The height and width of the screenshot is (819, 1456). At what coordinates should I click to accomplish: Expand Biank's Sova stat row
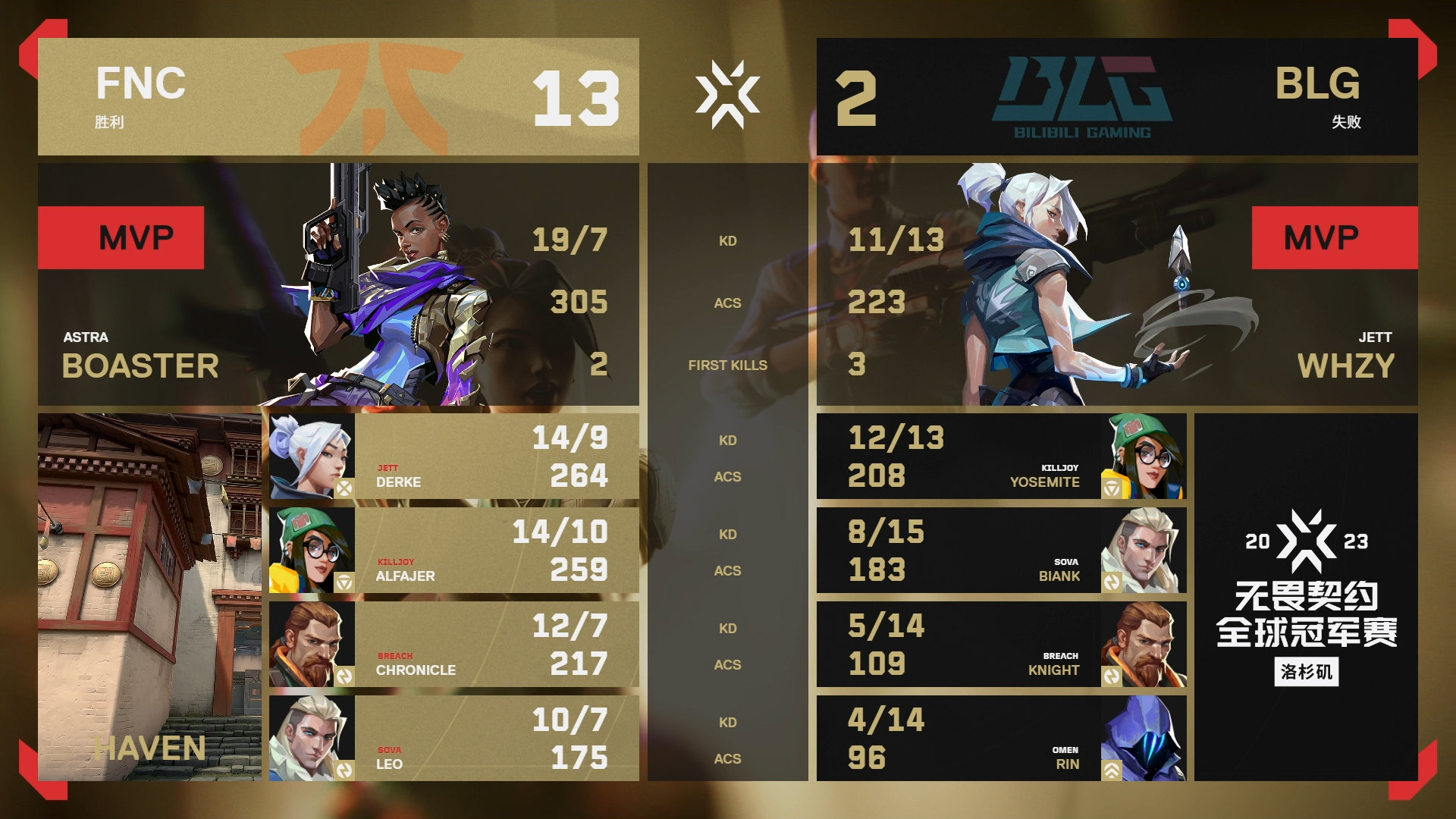point(1001,551)
